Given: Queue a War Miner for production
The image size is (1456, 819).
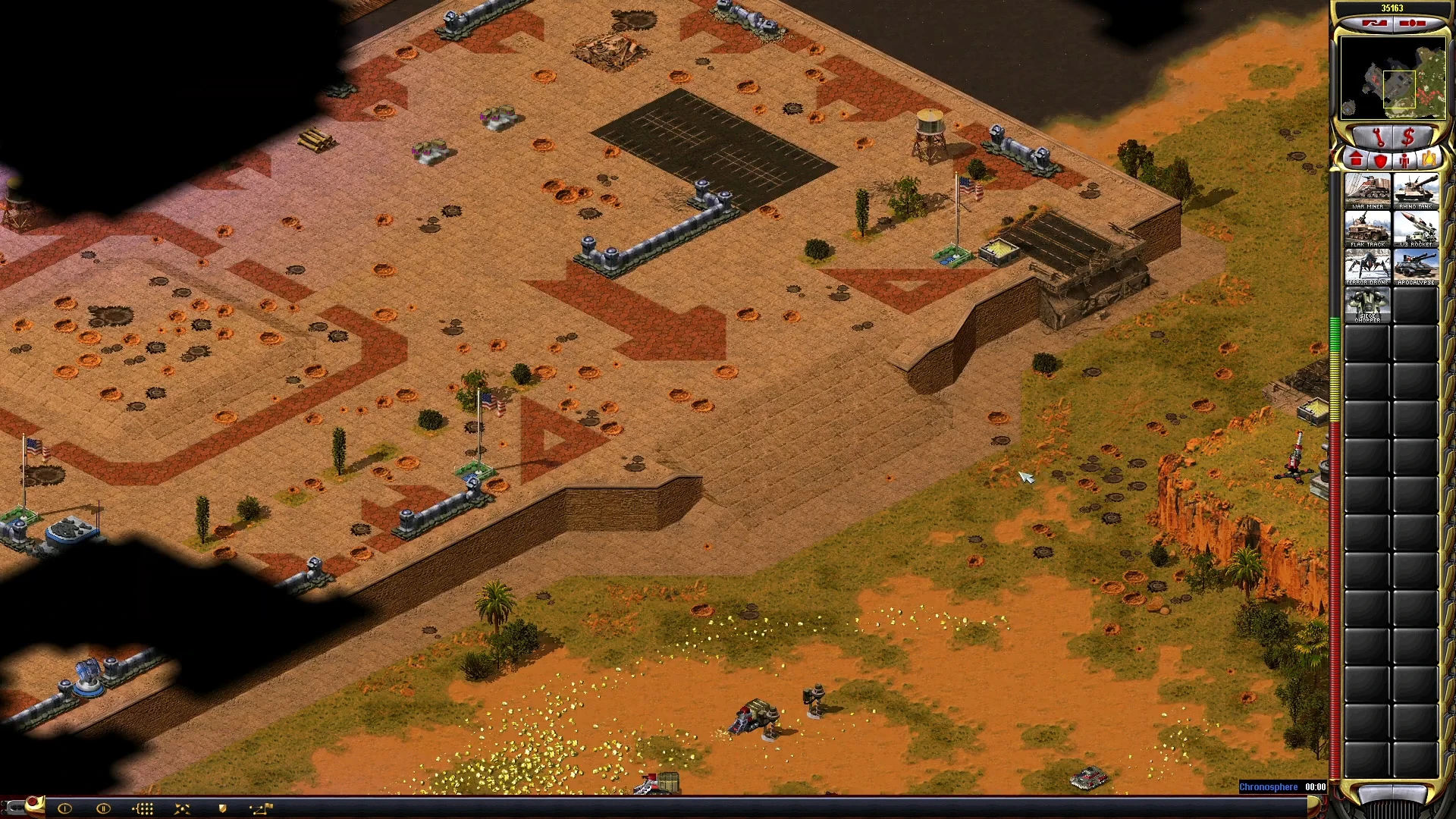Looking at the screenshot, I should [x=1367, y=190].
